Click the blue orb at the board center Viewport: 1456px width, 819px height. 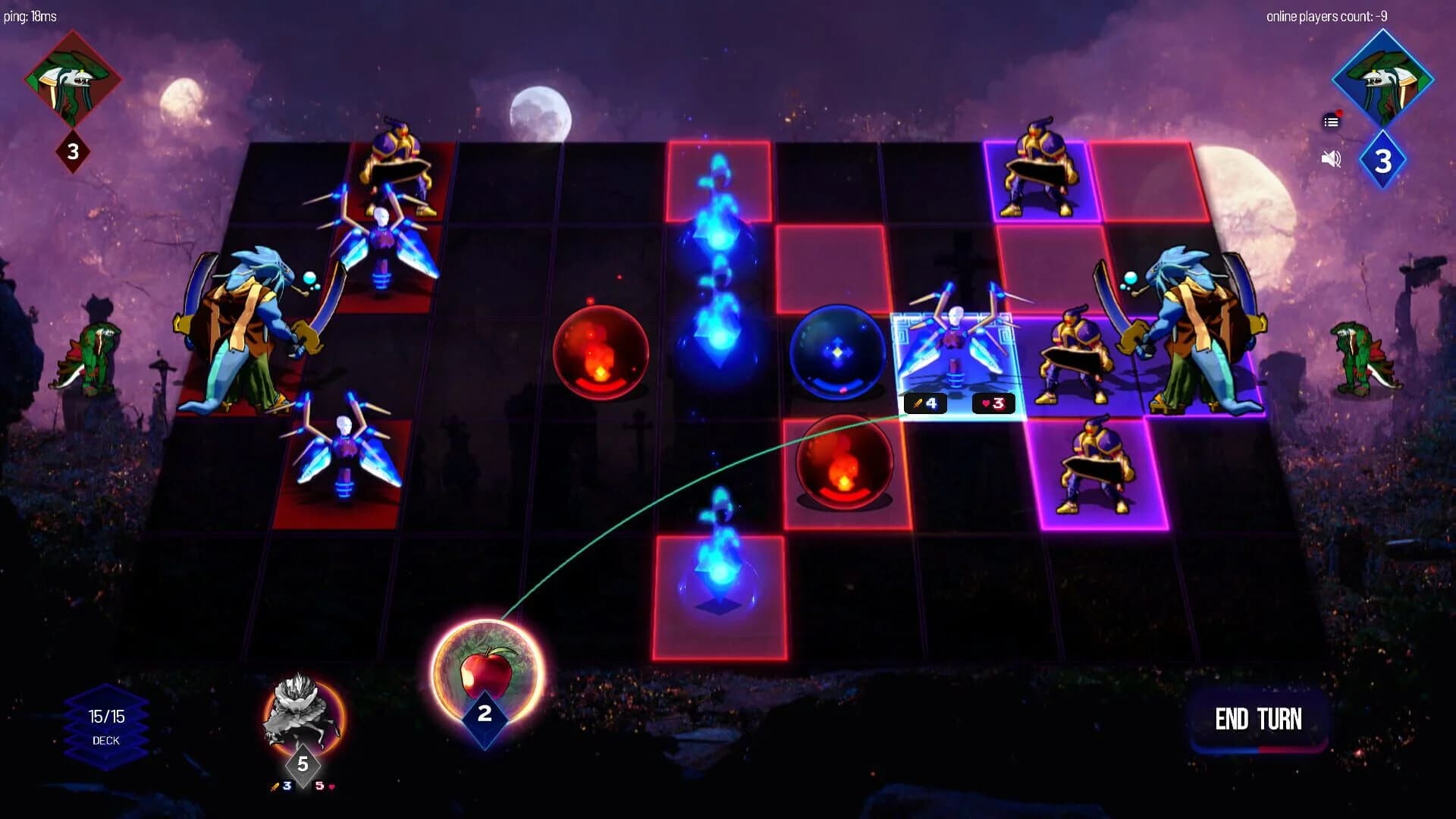click(838, 351)
